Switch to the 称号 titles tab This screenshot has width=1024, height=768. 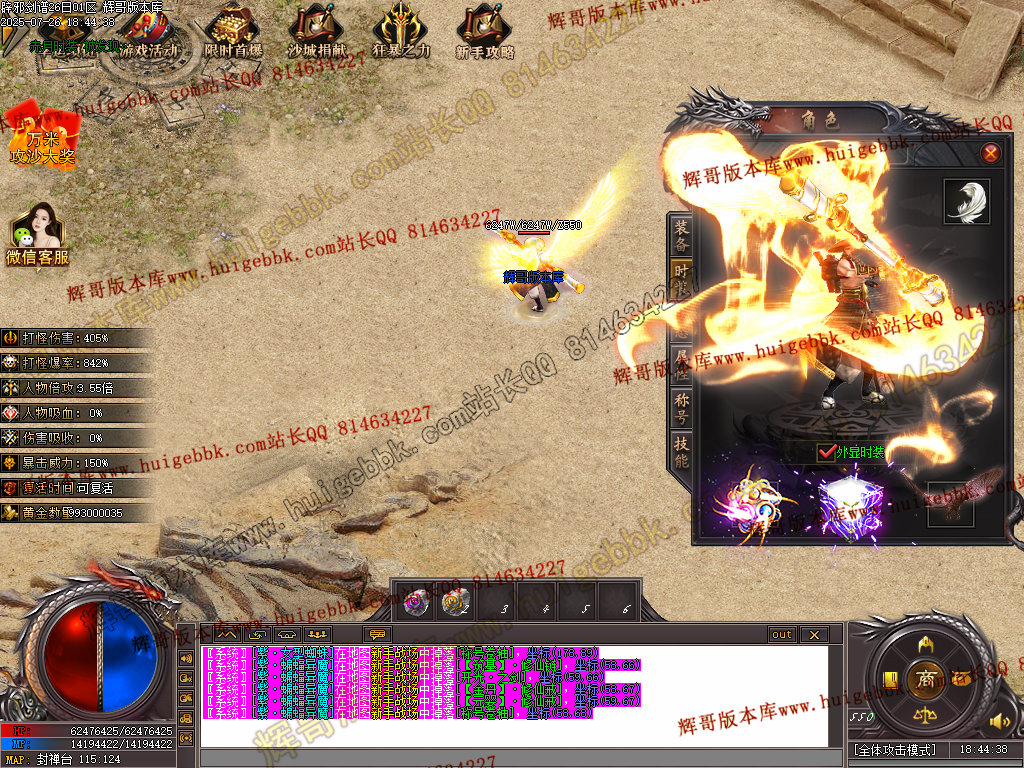pos(681,408)
